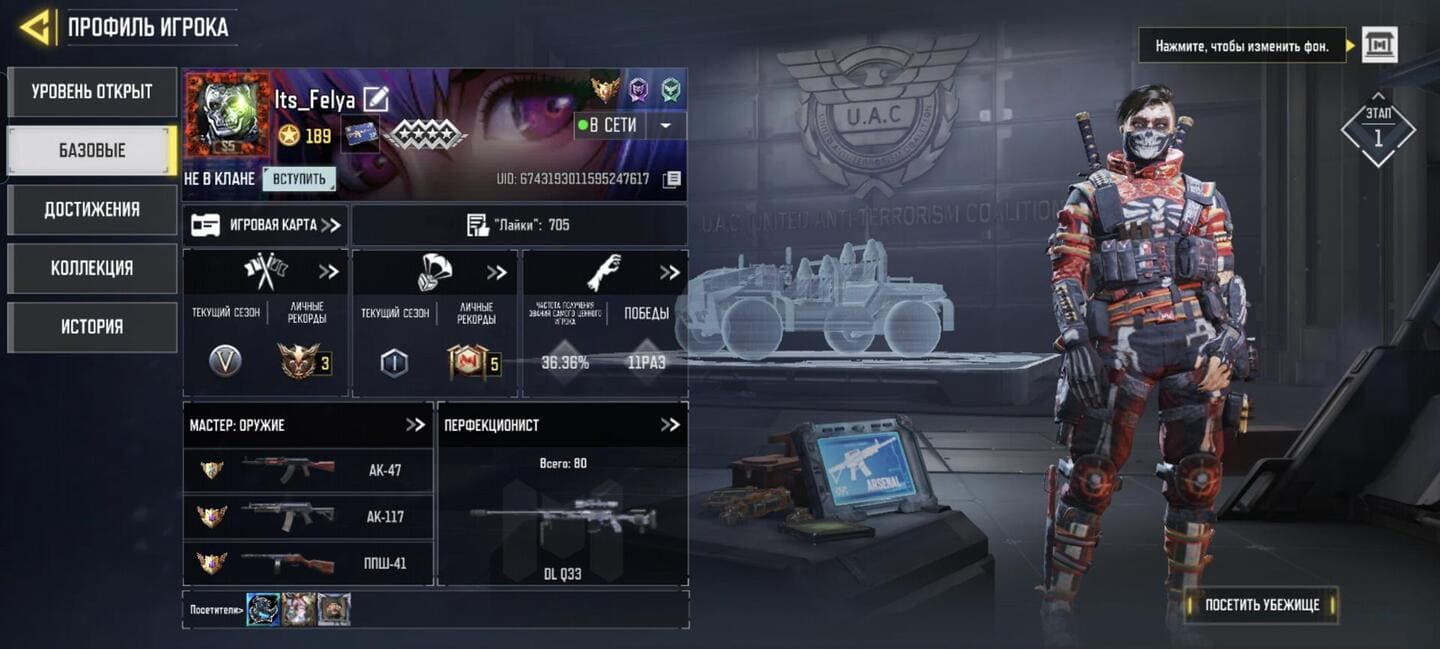
Task: Copy the player UID
Action: point(672,179)
